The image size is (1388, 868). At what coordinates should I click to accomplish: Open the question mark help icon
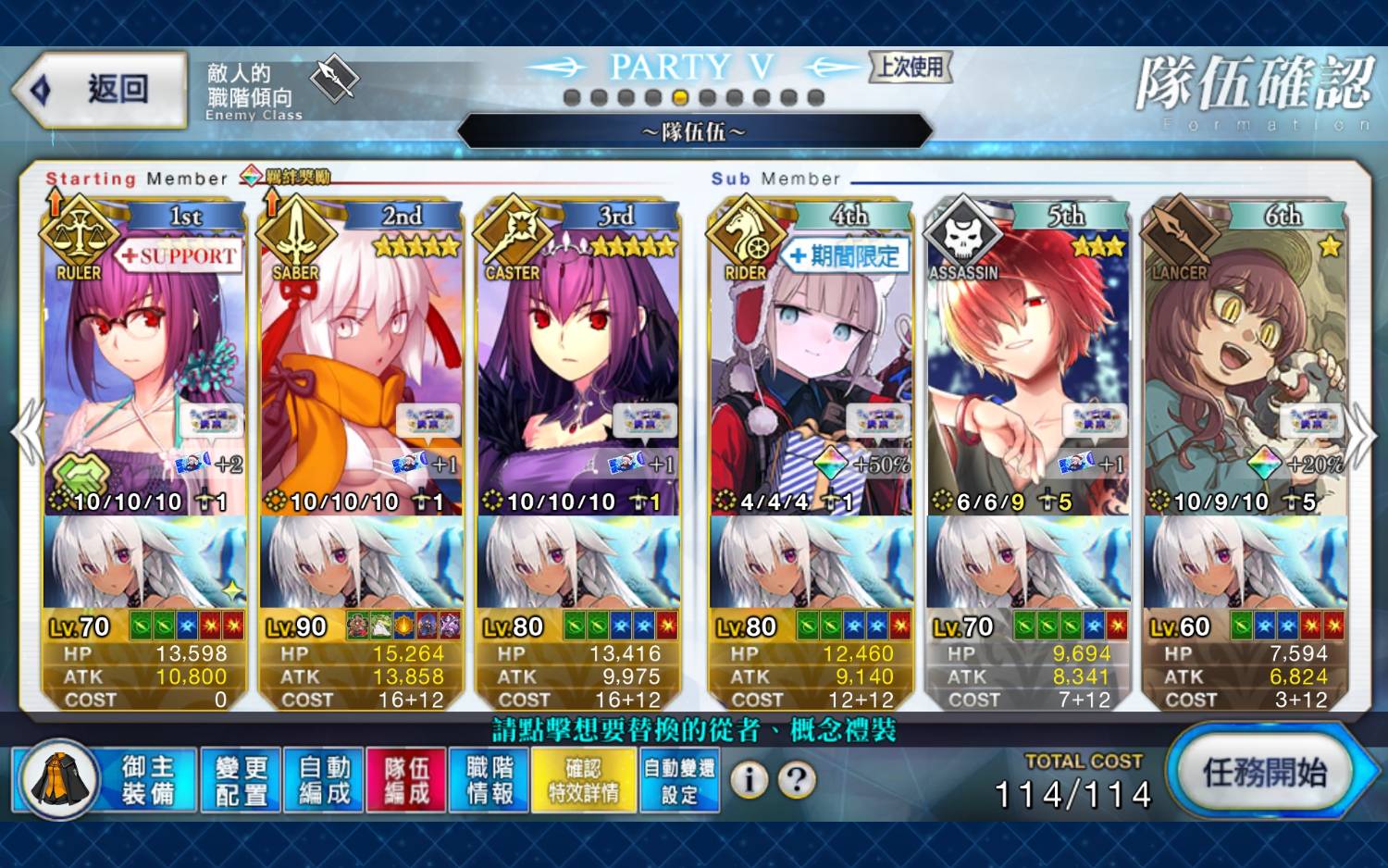796,780
